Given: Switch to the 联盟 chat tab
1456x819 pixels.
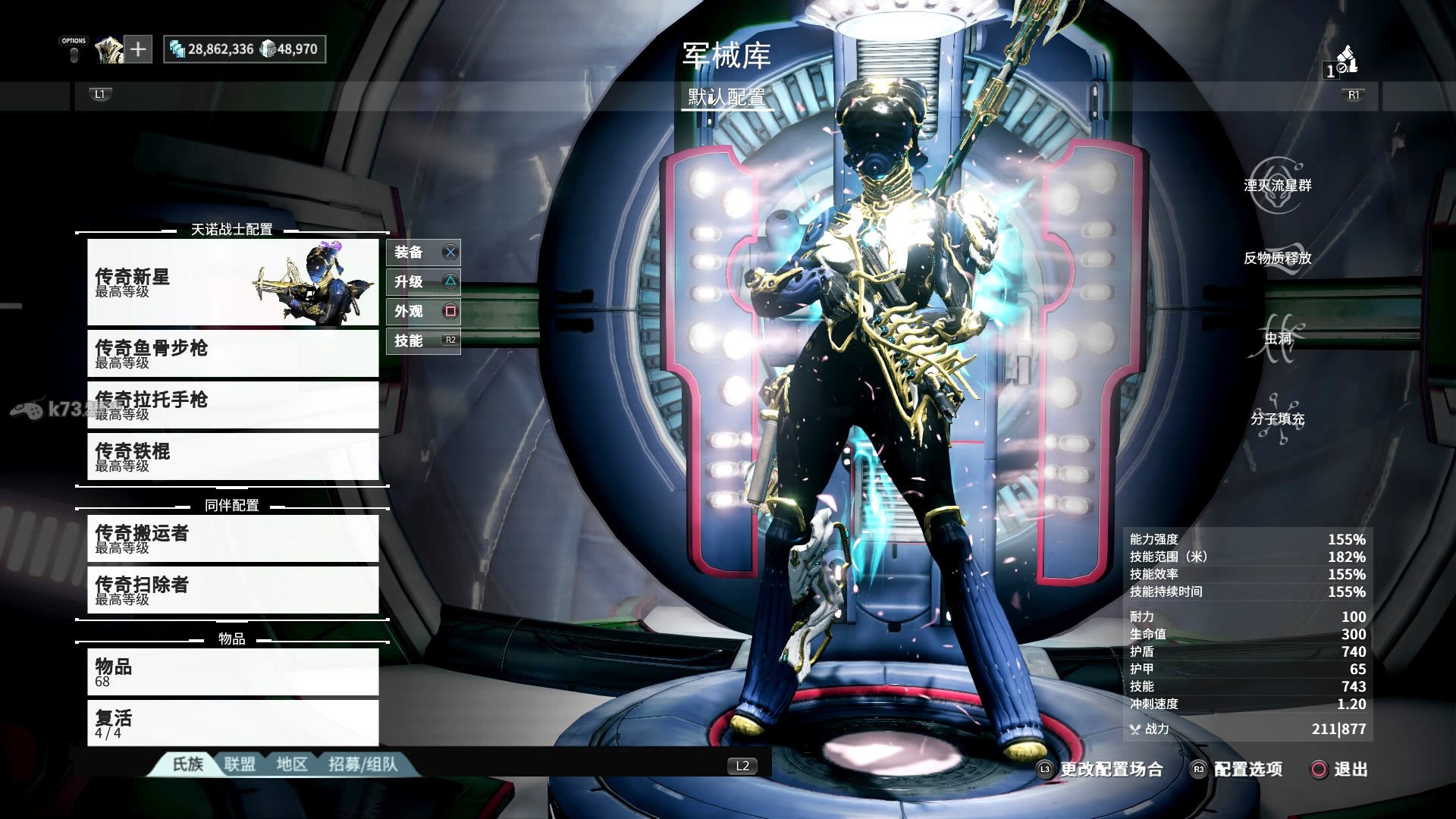Looking at the screenshot, I should (x=240, y=764).
